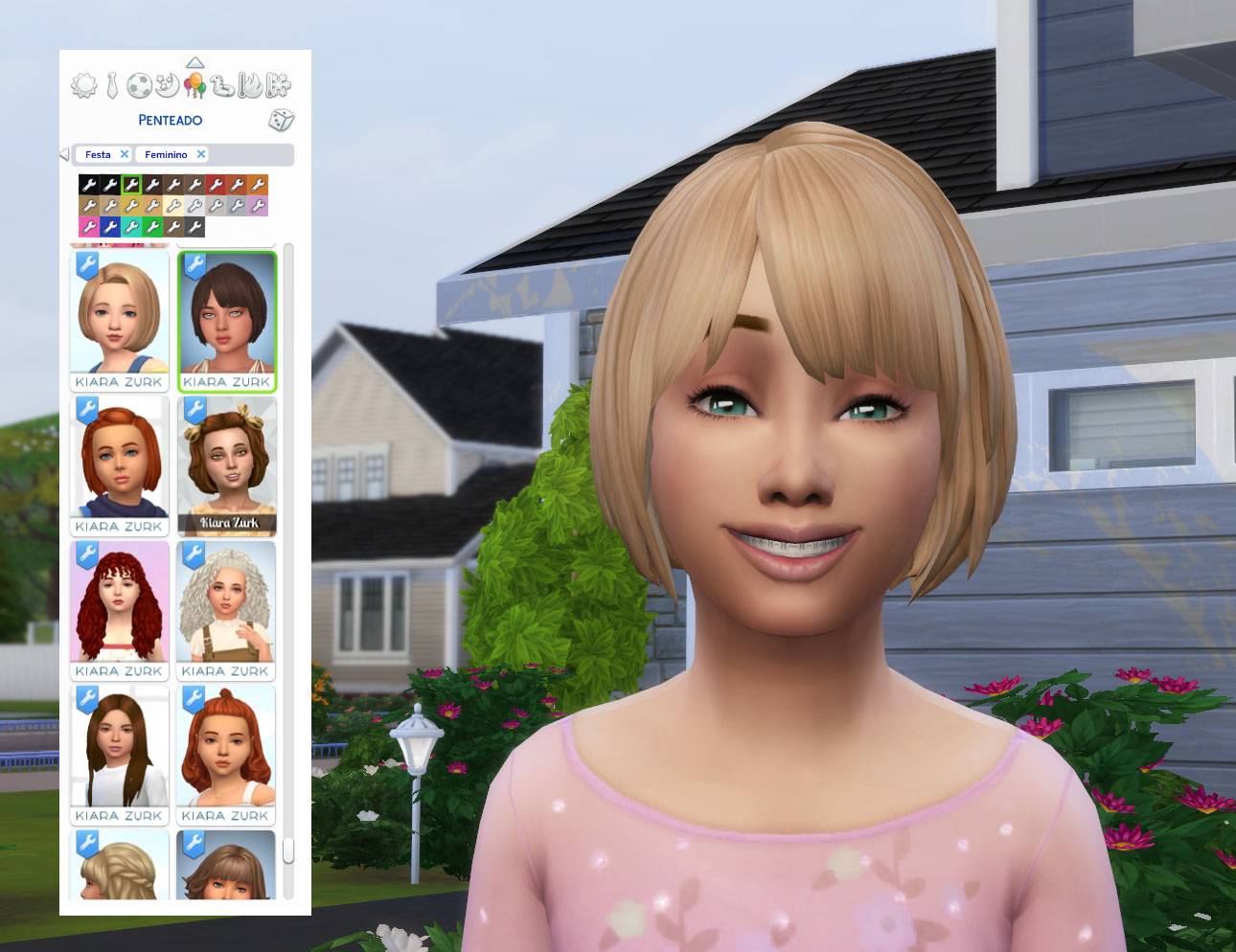Select the Everyday outfit category sun icon
The height and width of the screenshot is (952, 1236).
pyautogui.click(x=82, y=84)
